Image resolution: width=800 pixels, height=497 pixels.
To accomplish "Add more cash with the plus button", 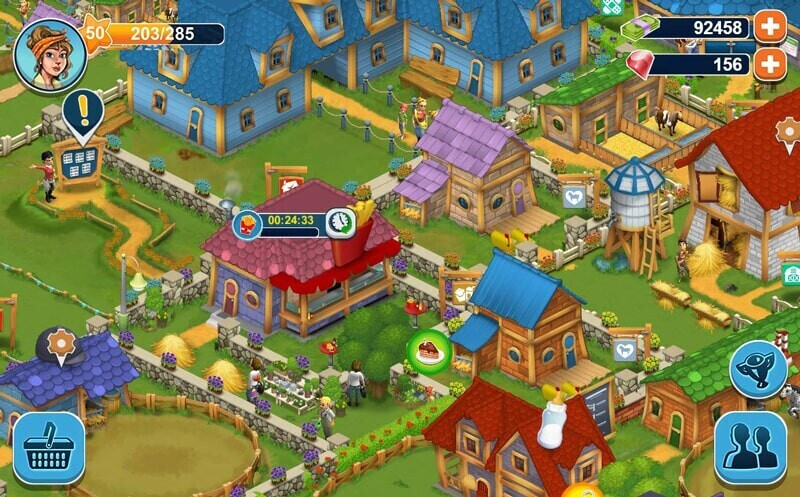I will click(769, 27).
